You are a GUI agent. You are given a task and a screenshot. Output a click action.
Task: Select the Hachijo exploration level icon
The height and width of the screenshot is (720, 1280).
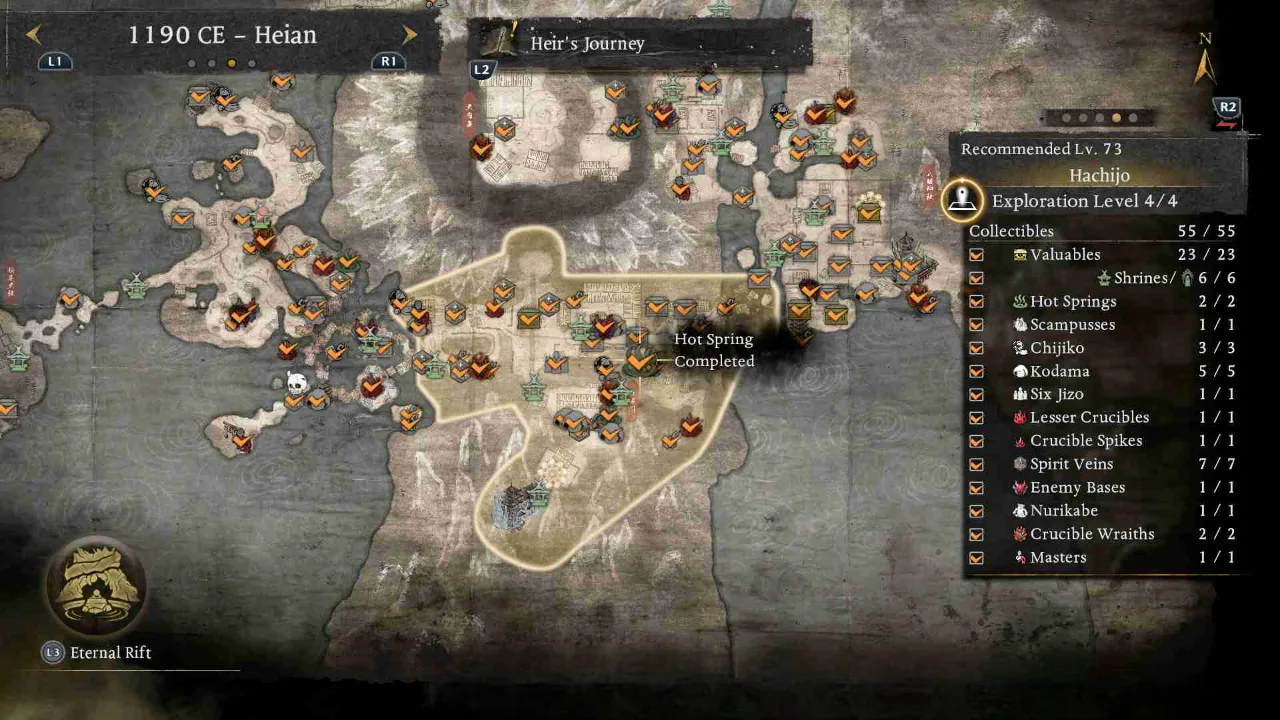point(962,199)
